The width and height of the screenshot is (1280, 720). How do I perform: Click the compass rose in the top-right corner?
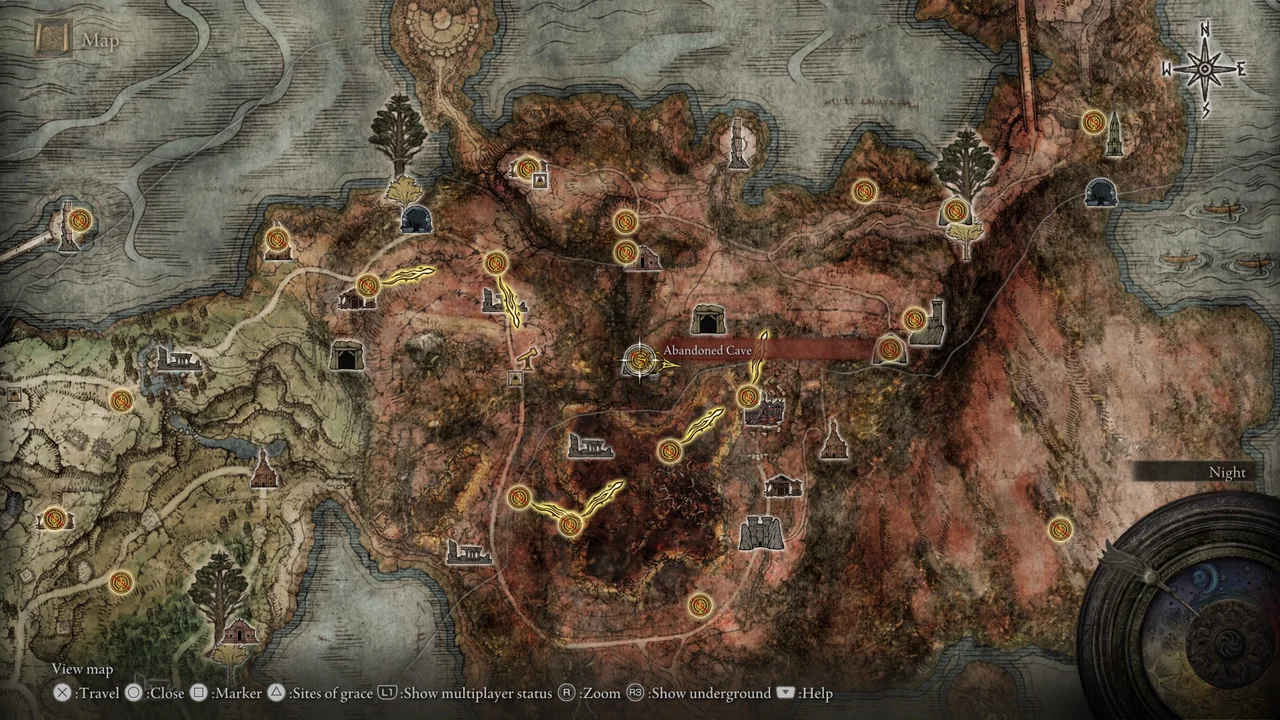click(x=1205, y=68)
